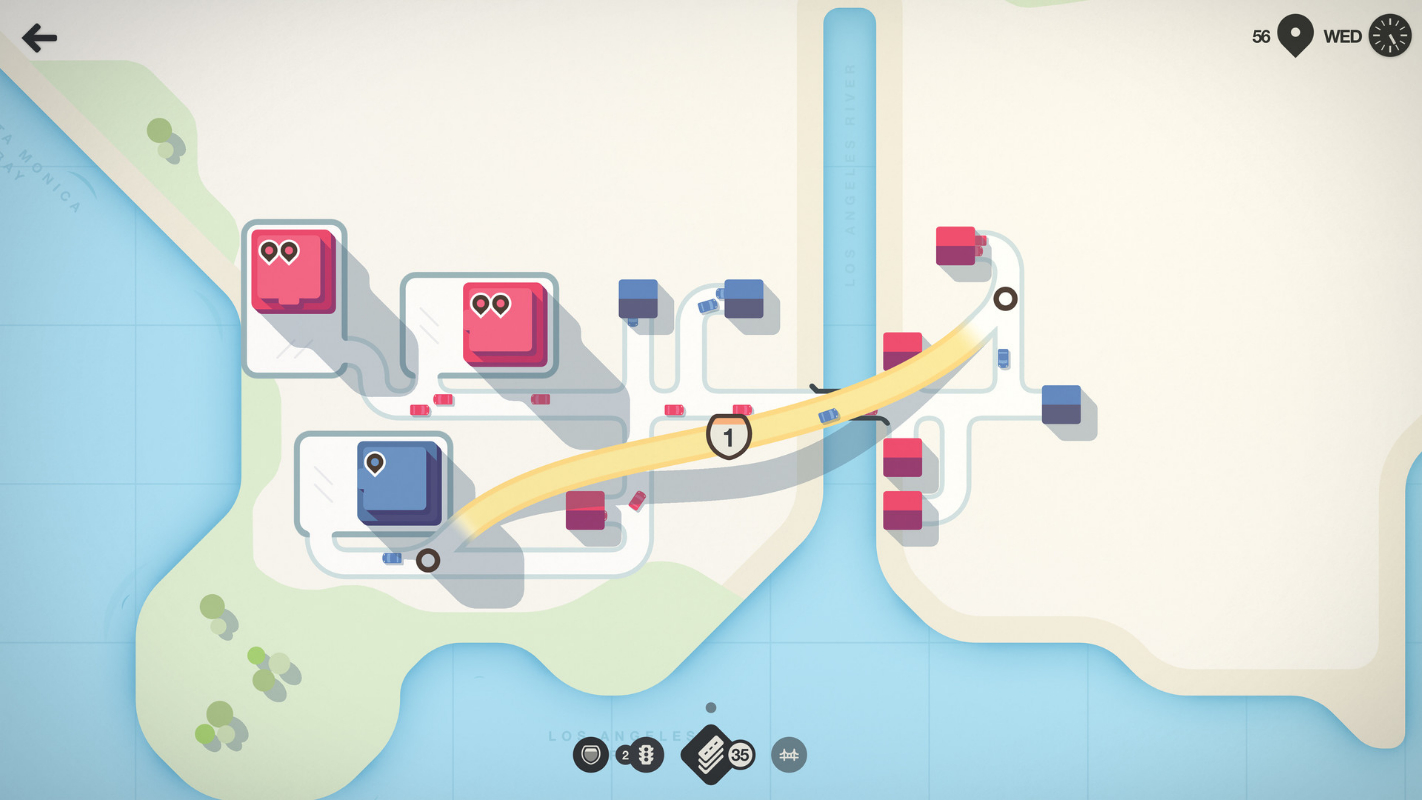This screenshot has height=800, width=1422.
Task: Click the dot above the road tiles icon
Action: tap(710, 705)
